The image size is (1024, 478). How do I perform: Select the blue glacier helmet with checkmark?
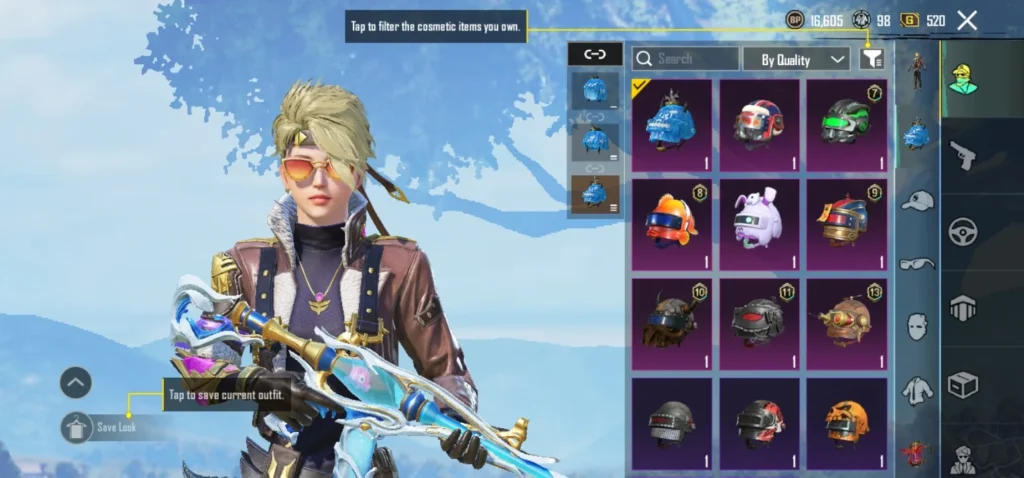click(672, 124)
